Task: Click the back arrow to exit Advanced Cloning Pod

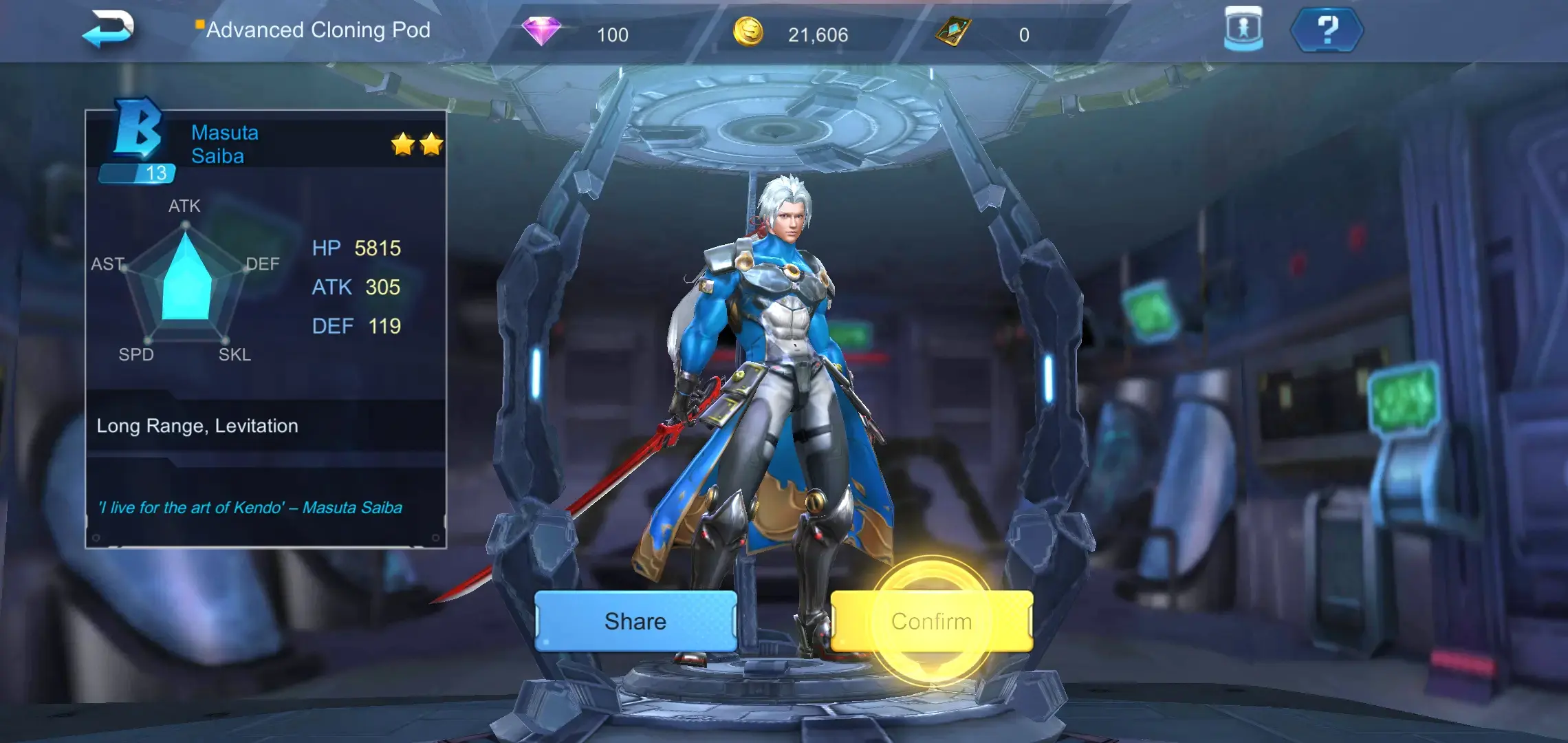Action: 111,30
